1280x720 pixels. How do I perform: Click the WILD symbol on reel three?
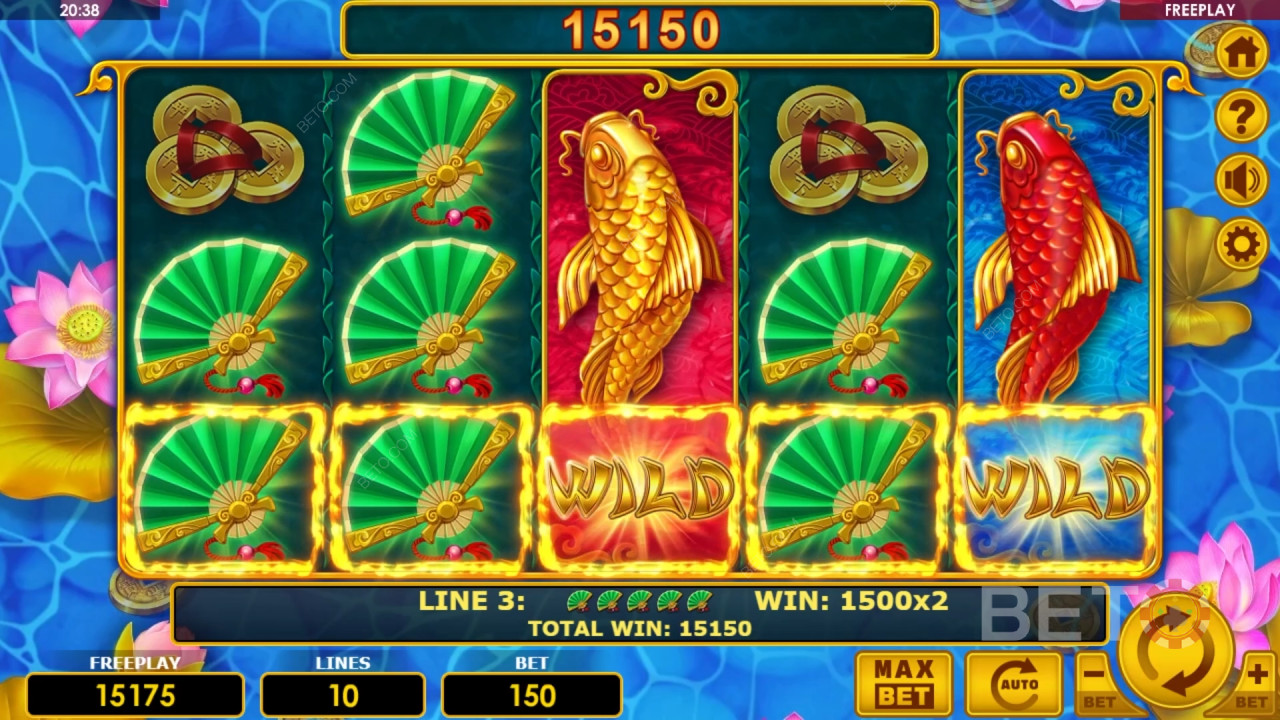640,487
